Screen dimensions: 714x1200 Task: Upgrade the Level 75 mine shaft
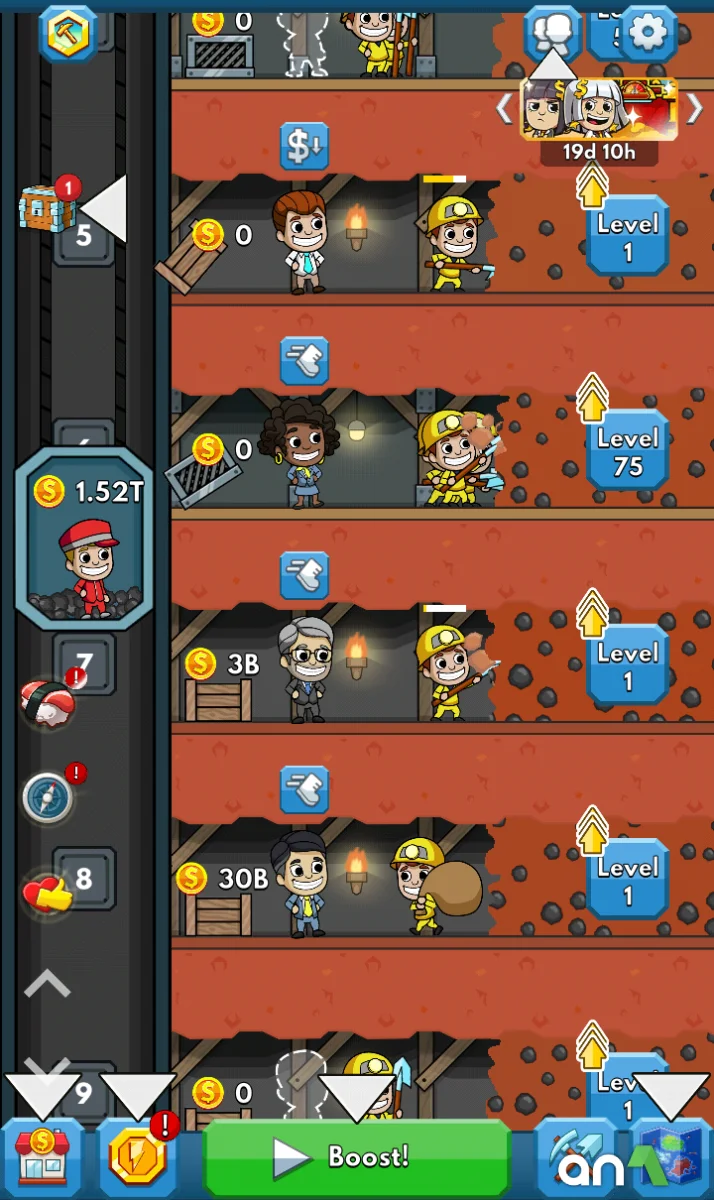(627, 451)
